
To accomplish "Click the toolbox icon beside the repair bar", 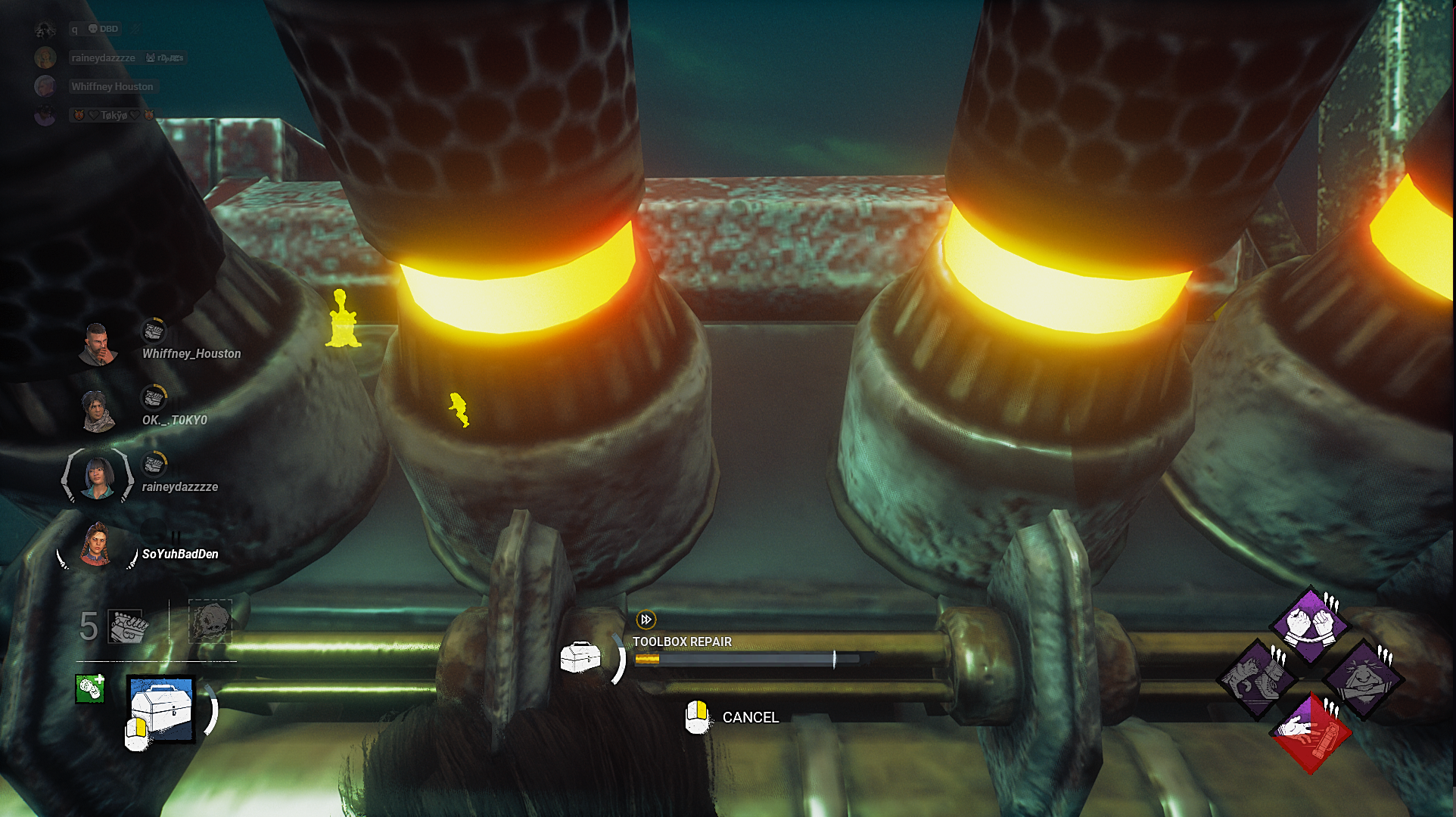I will tap(580, 657).
